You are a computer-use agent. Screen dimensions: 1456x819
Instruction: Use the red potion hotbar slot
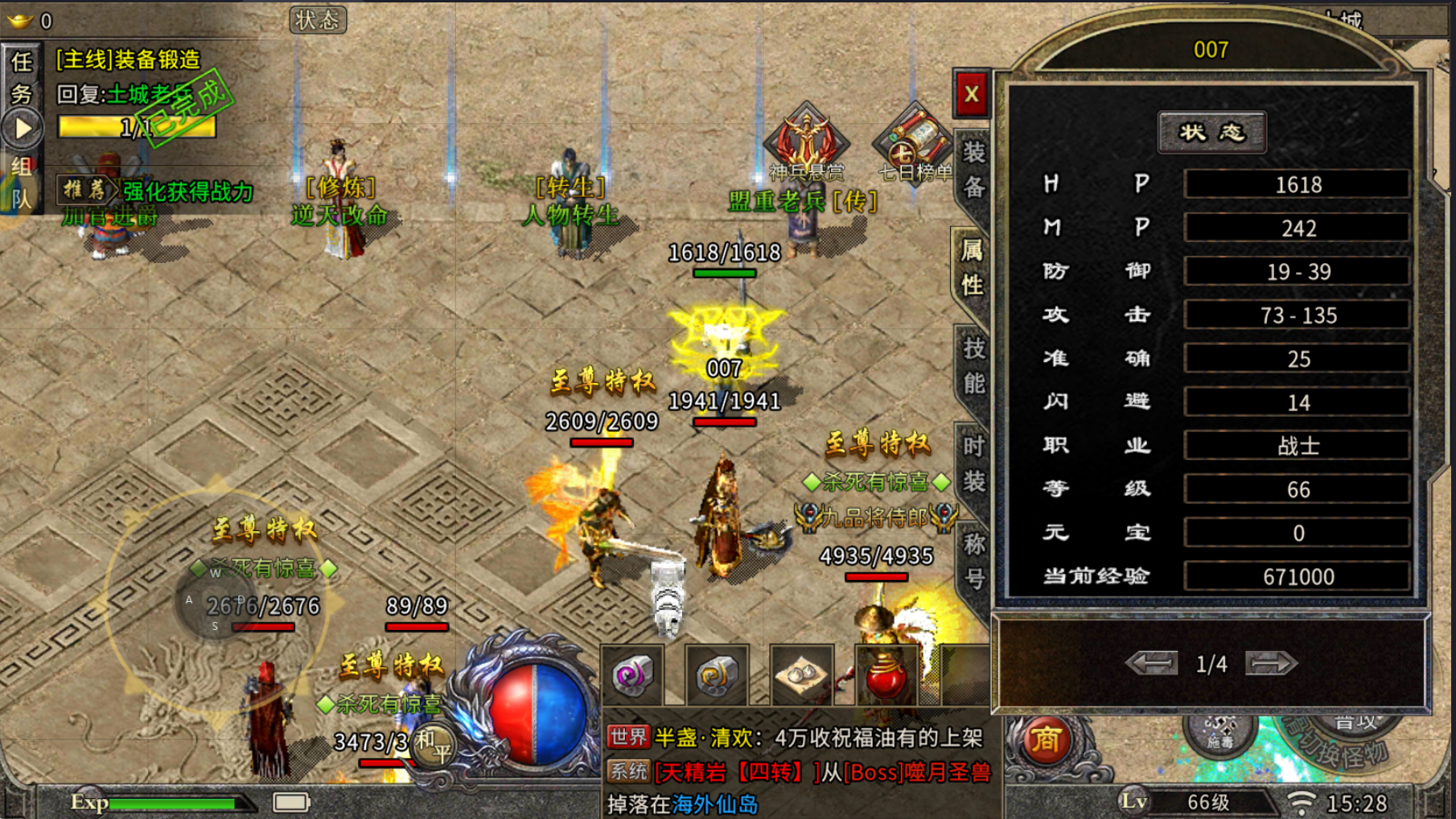click(x=886, y=676)
